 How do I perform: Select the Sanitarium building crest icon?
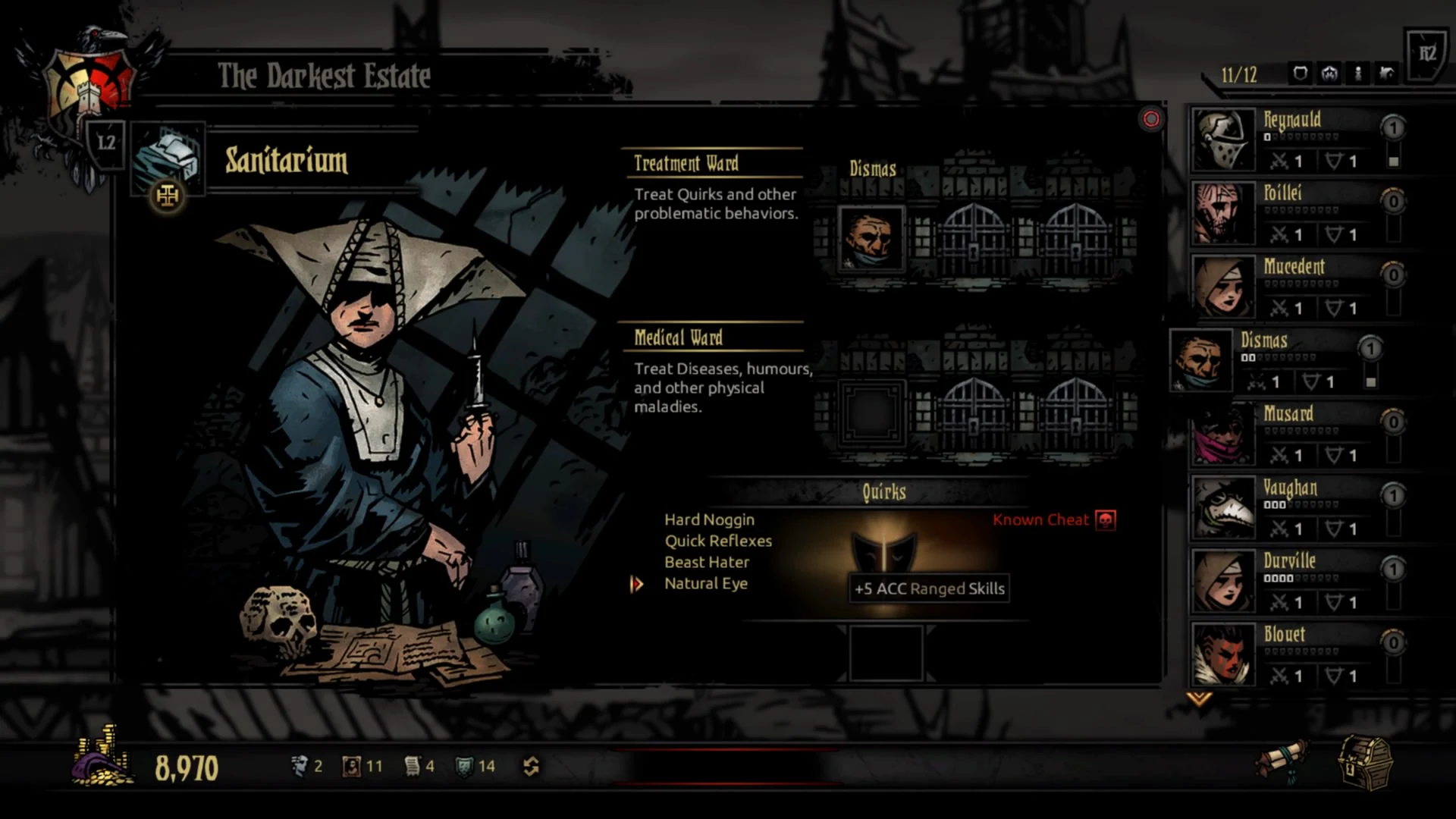pyautogui.click(x=167, y=196)
